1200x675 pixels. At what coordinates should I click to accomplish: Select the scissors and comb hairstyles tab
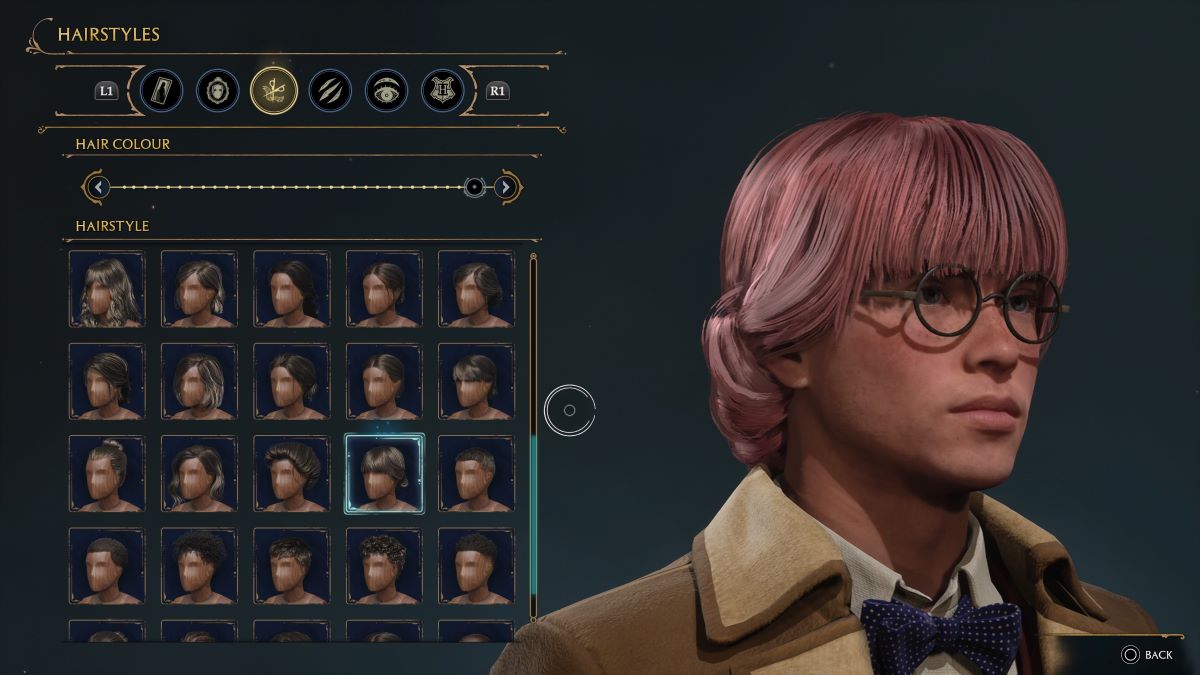pyautogui.click(x=274, y=91)
